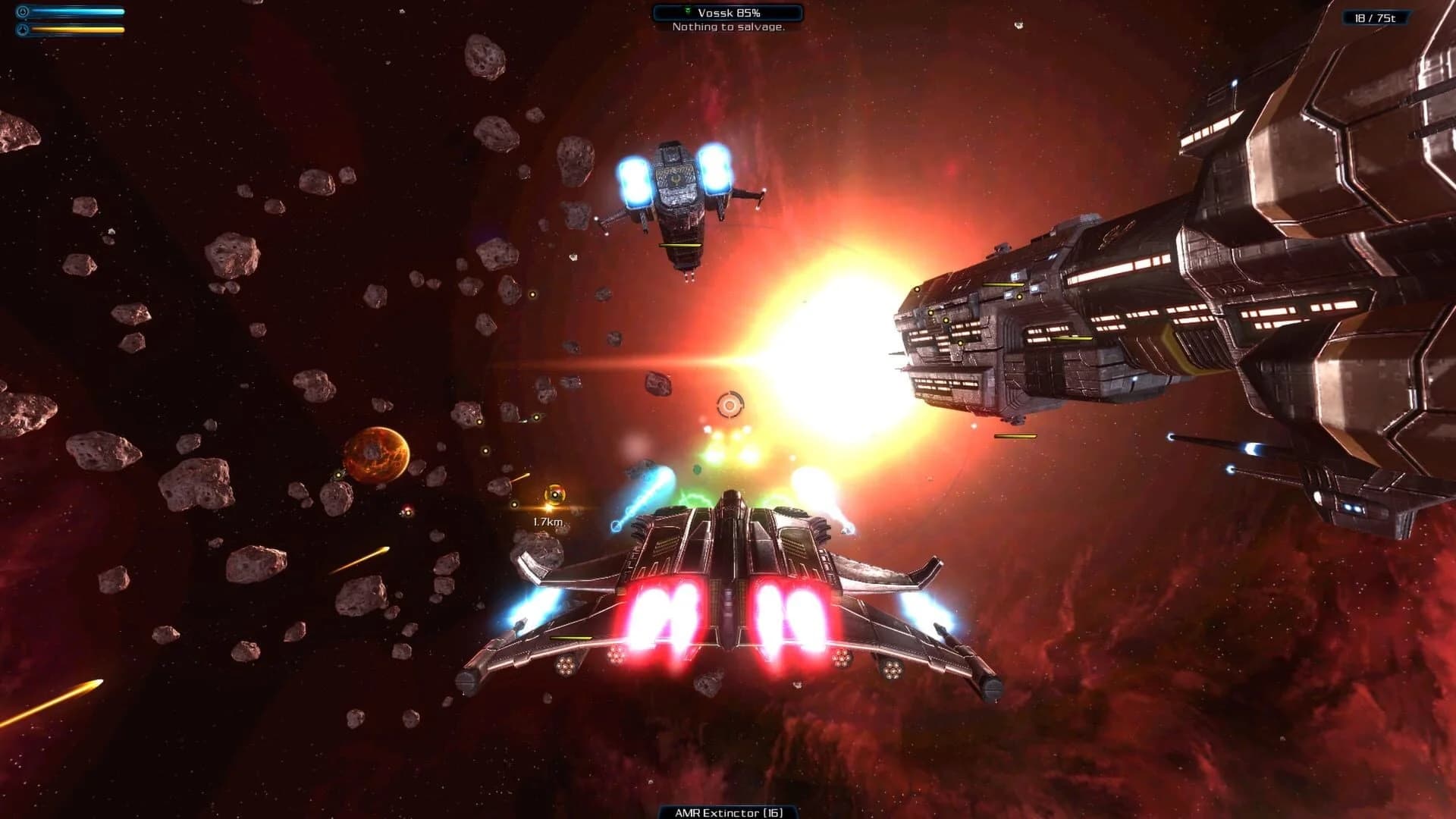Click the blue shield bar
This screenshot has width=1456, height=819.
[76, 11]
